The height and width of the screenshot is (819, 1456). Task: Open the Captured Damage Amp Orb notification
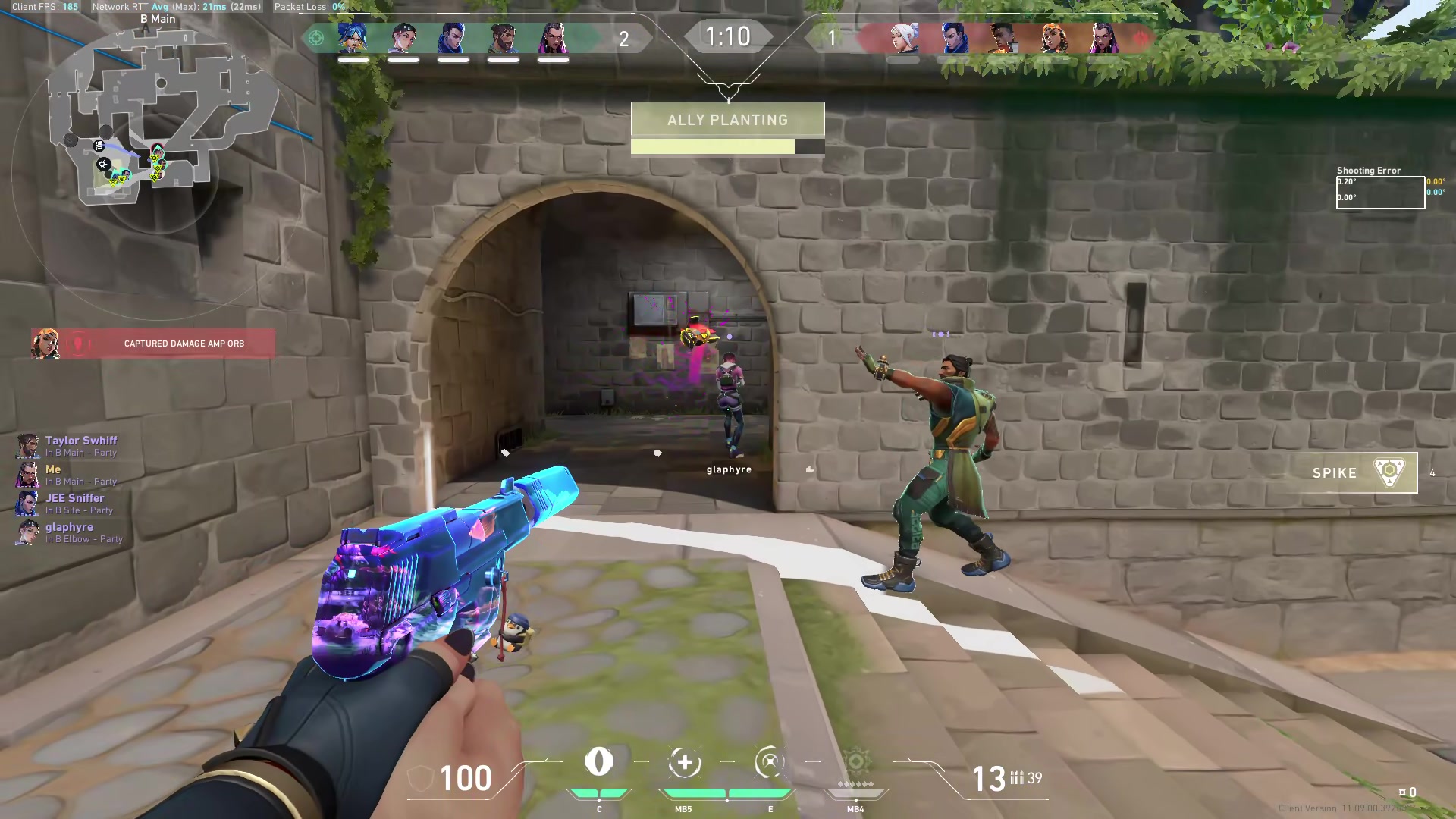tap(153, 344)
